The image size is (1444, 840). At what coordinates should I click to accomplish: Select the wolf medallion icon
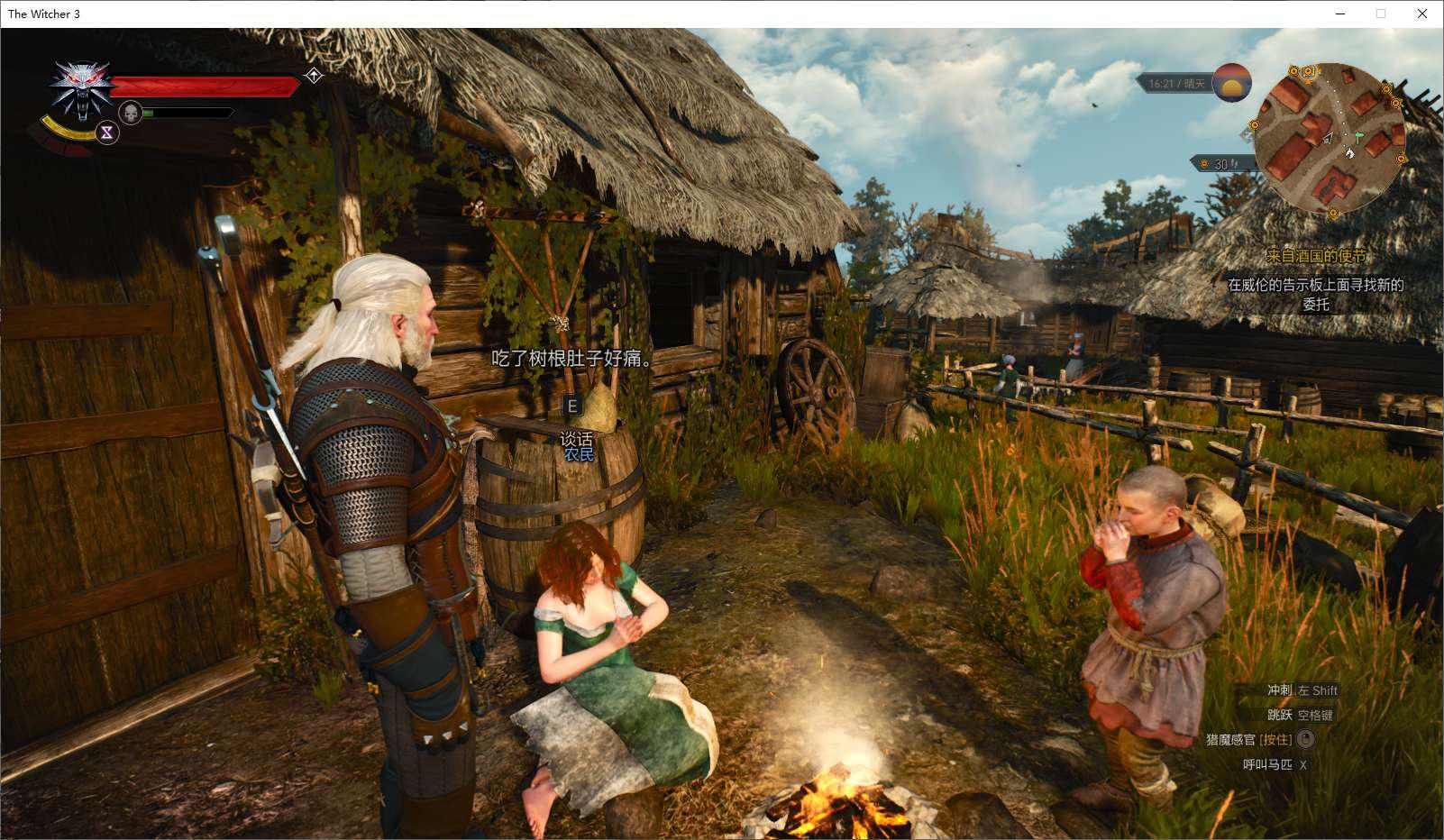click(82, 88)
